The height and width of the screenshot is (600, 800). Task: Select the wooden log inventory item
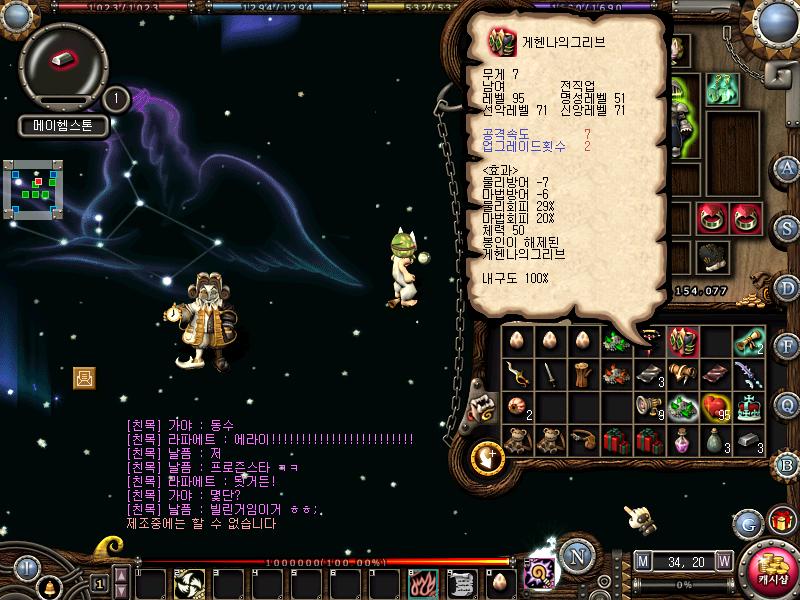pyautogui.click(x=582, y=374)
